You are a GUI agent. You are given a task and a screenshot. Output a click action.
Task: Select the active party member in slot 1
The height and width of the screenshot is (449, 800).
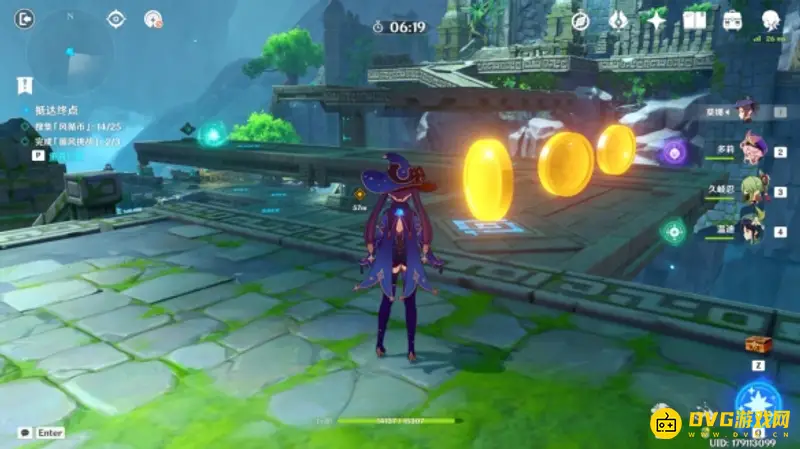[745, 110]
